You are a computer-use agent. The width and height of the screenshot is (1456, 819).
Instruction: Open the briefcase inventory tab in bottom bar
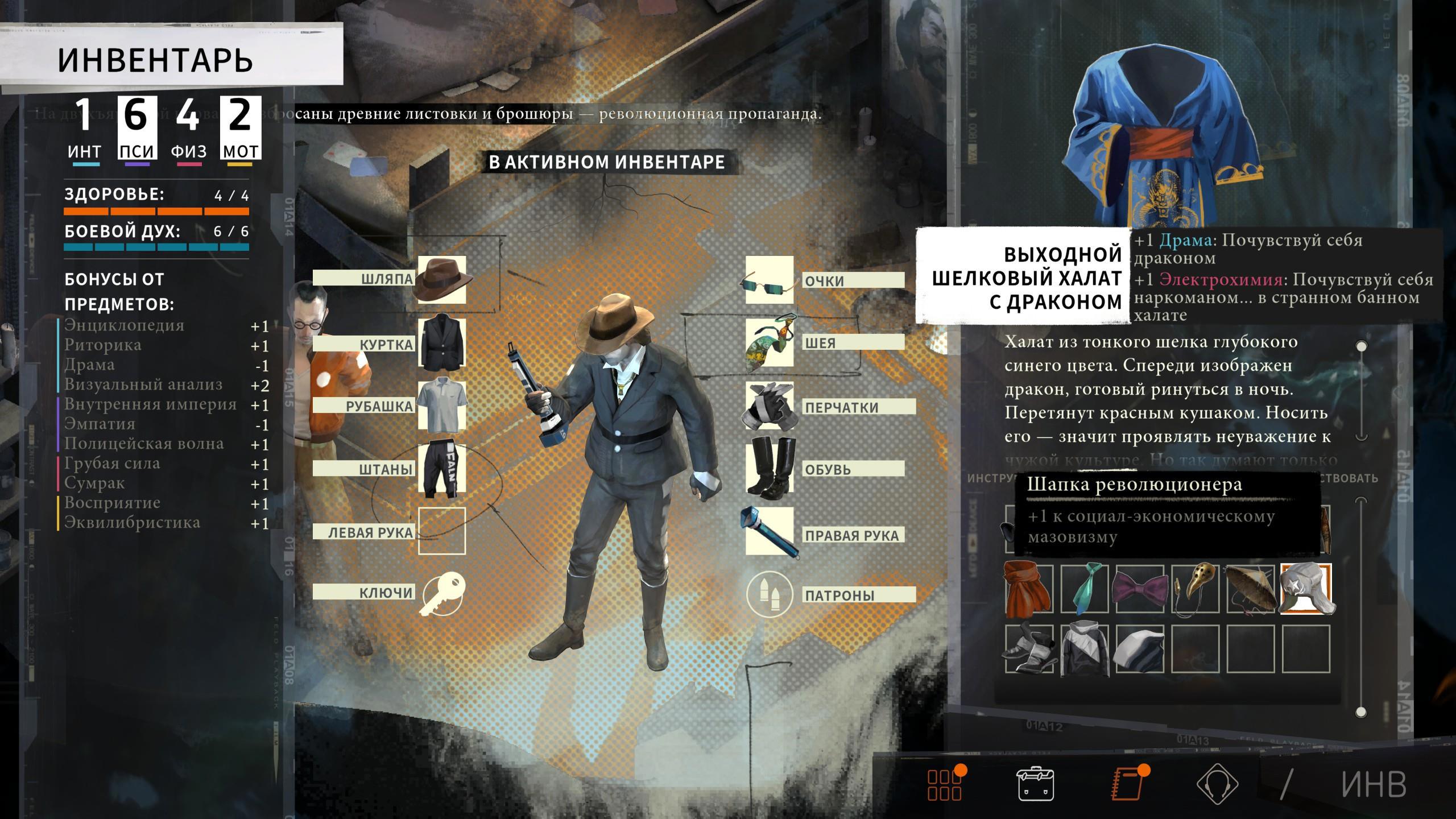[x=1035, y=784]
